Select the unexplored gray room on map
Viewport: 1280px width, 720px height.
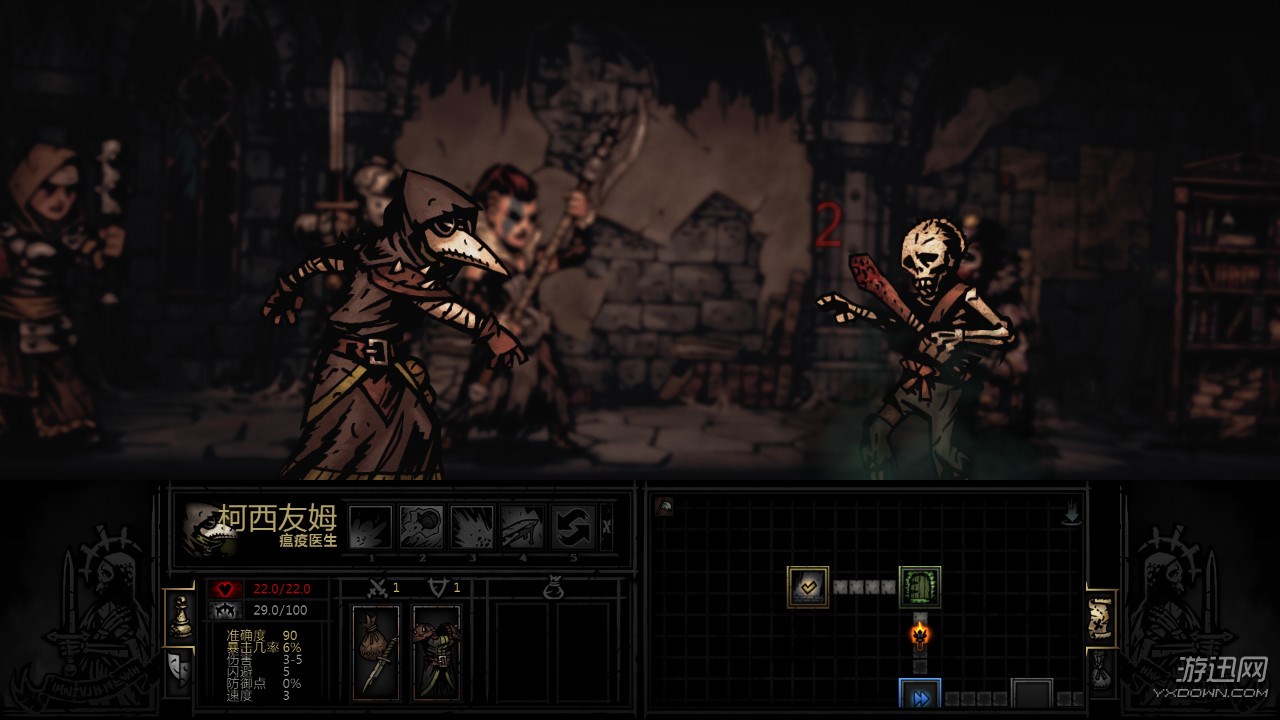(x=1031, y=694)
